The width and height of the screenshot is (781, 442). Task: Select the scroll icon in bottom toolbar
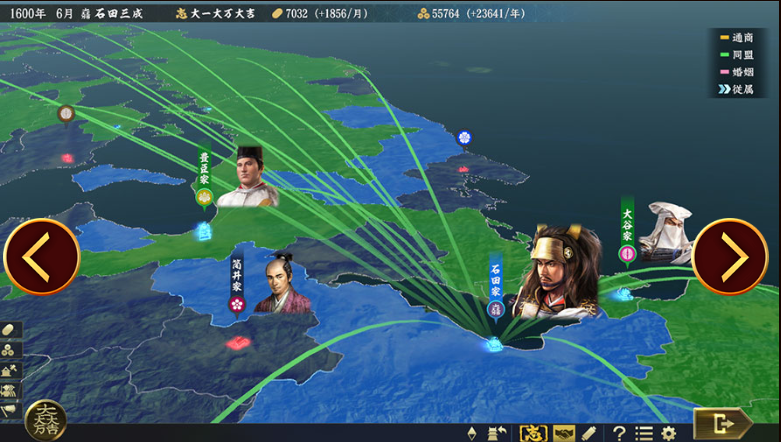click(x=591, y=433)
